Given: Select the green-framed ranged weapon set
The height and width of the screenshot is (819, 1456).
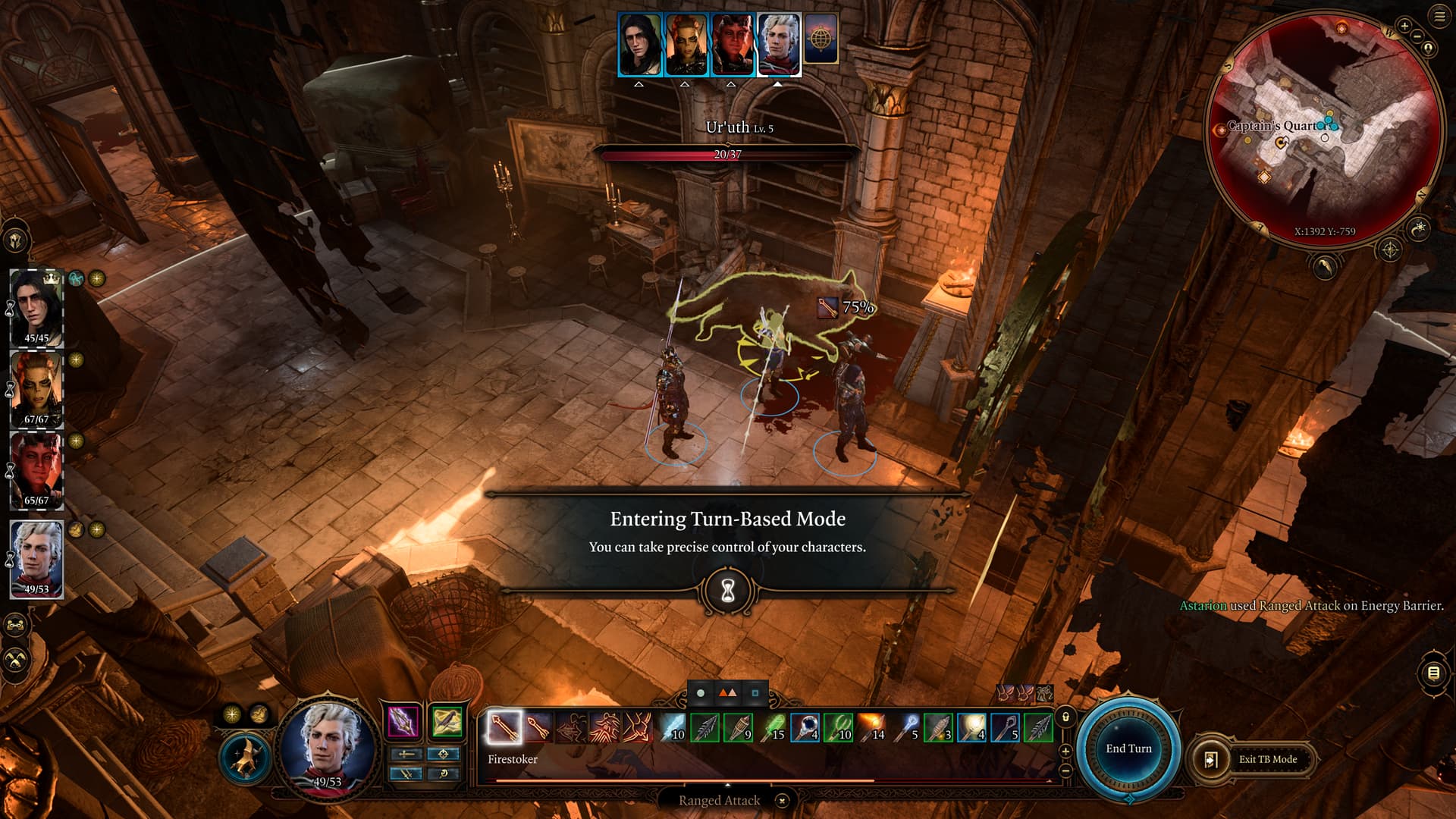Looking at the screenshot, I should pos(447,721).
